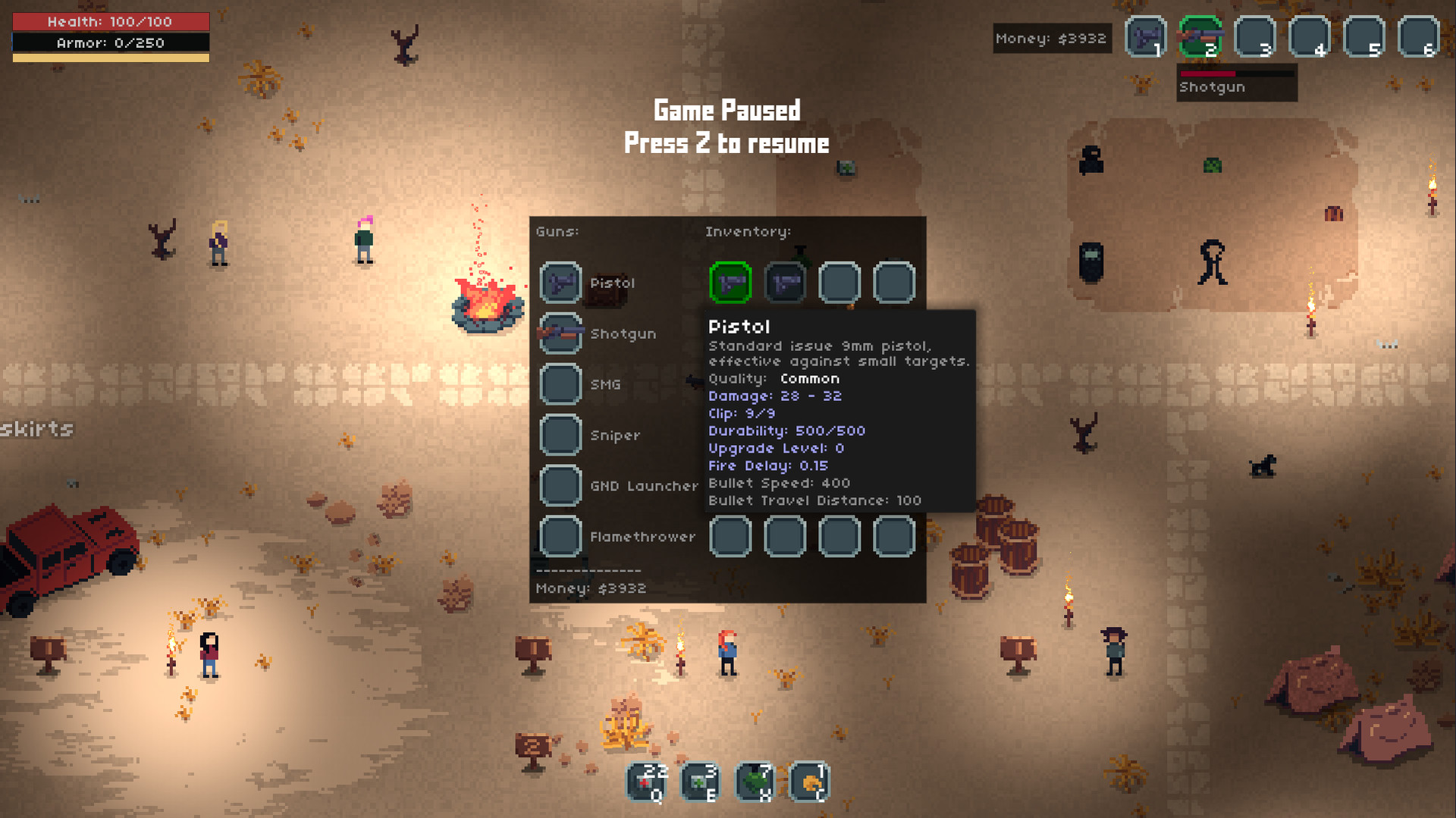The height and width of the screenshot is (818, 1456).
Task: Click the shotgun icon in hotbar slot 2
Action: (x=1200, y=36)
